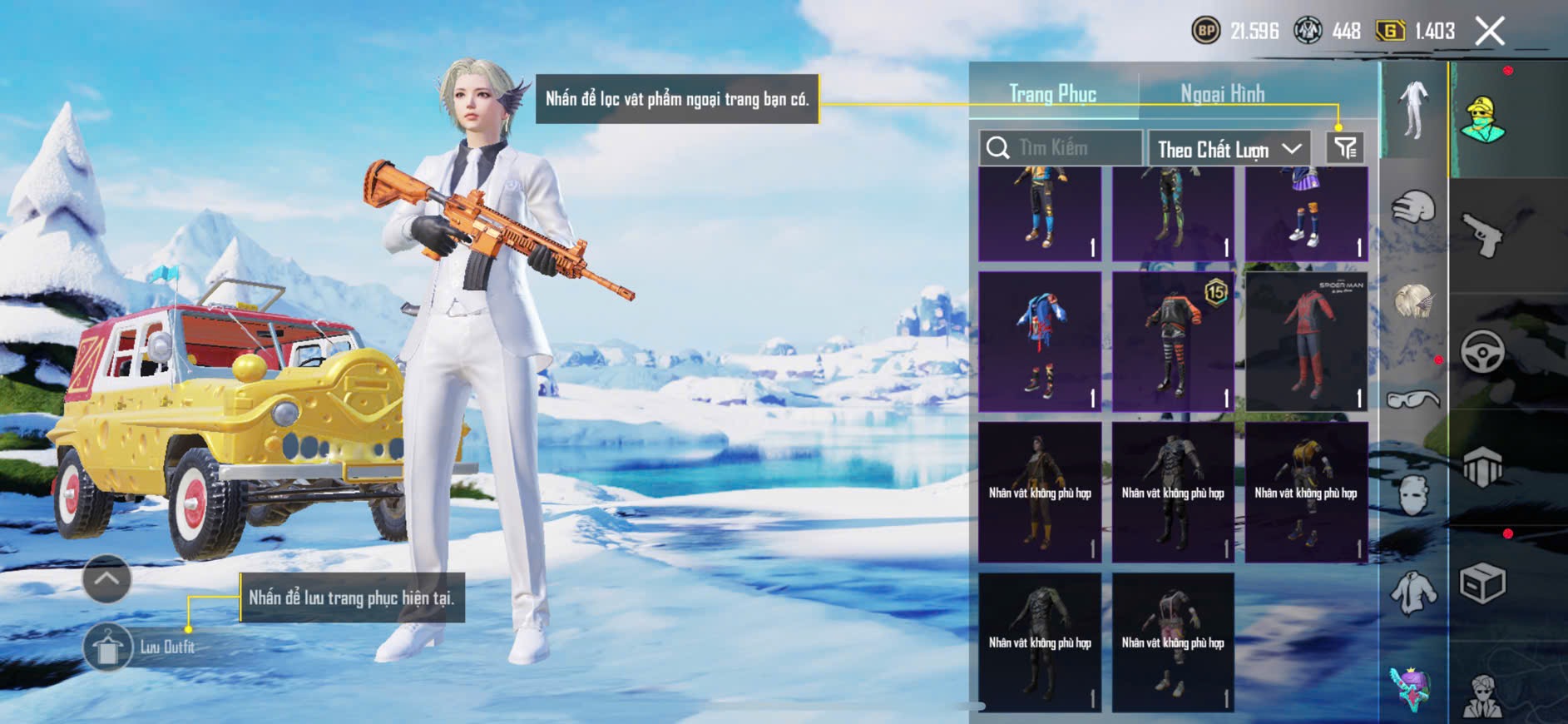The image size is (1568, 724).
Task: Open the face mask category
Action: (1413, 496)
